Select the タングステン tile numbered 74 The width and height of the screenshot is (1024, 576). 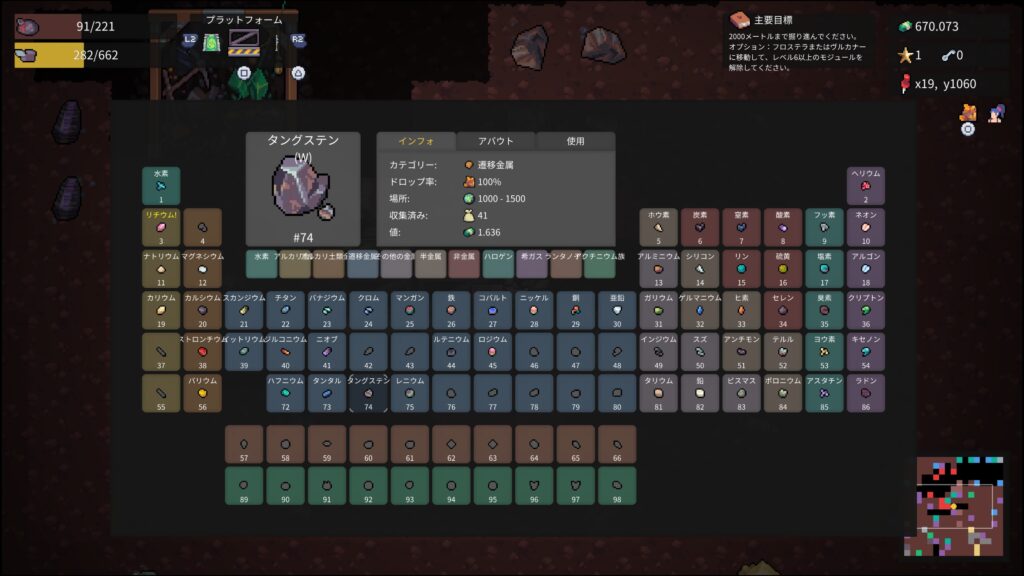click(368, 394)
